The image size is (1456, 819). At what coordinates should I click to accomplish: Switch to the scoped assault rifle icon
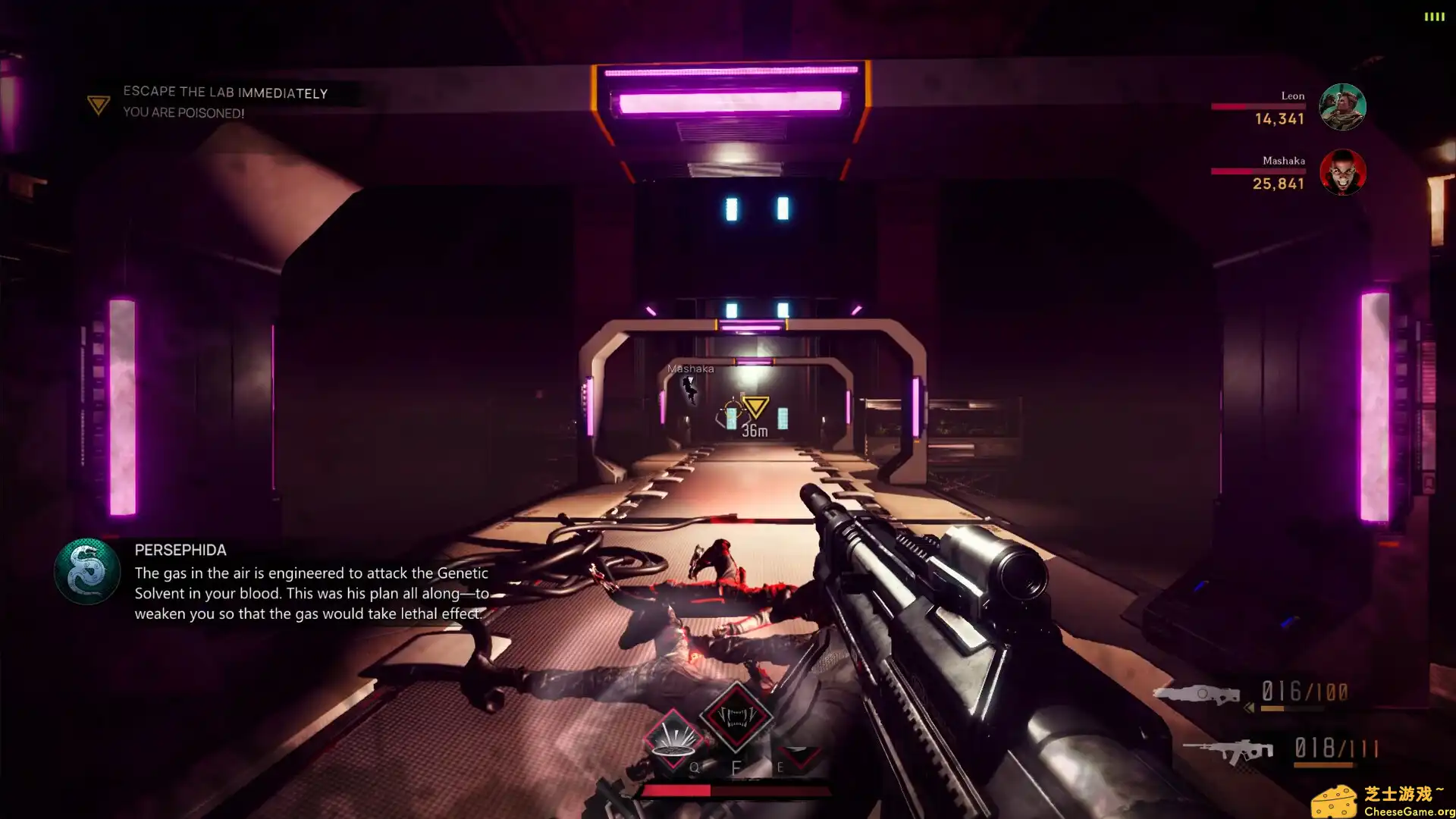tap(1228, 751)
